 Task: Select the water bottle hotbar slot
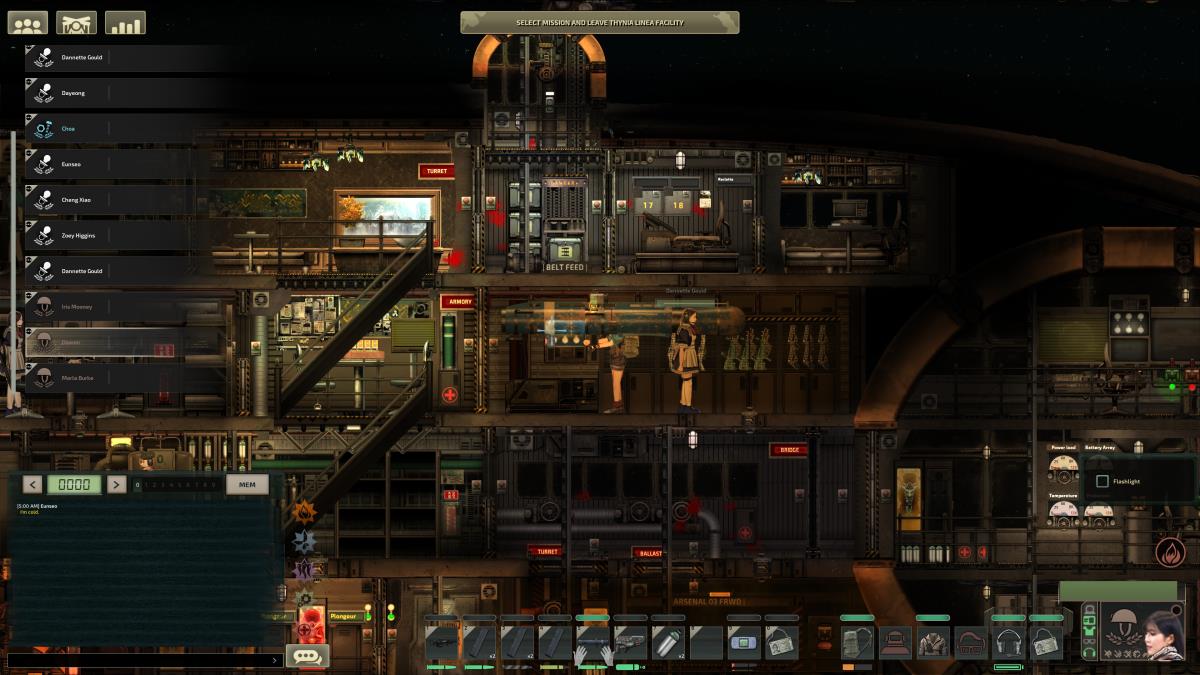point(668,642)
